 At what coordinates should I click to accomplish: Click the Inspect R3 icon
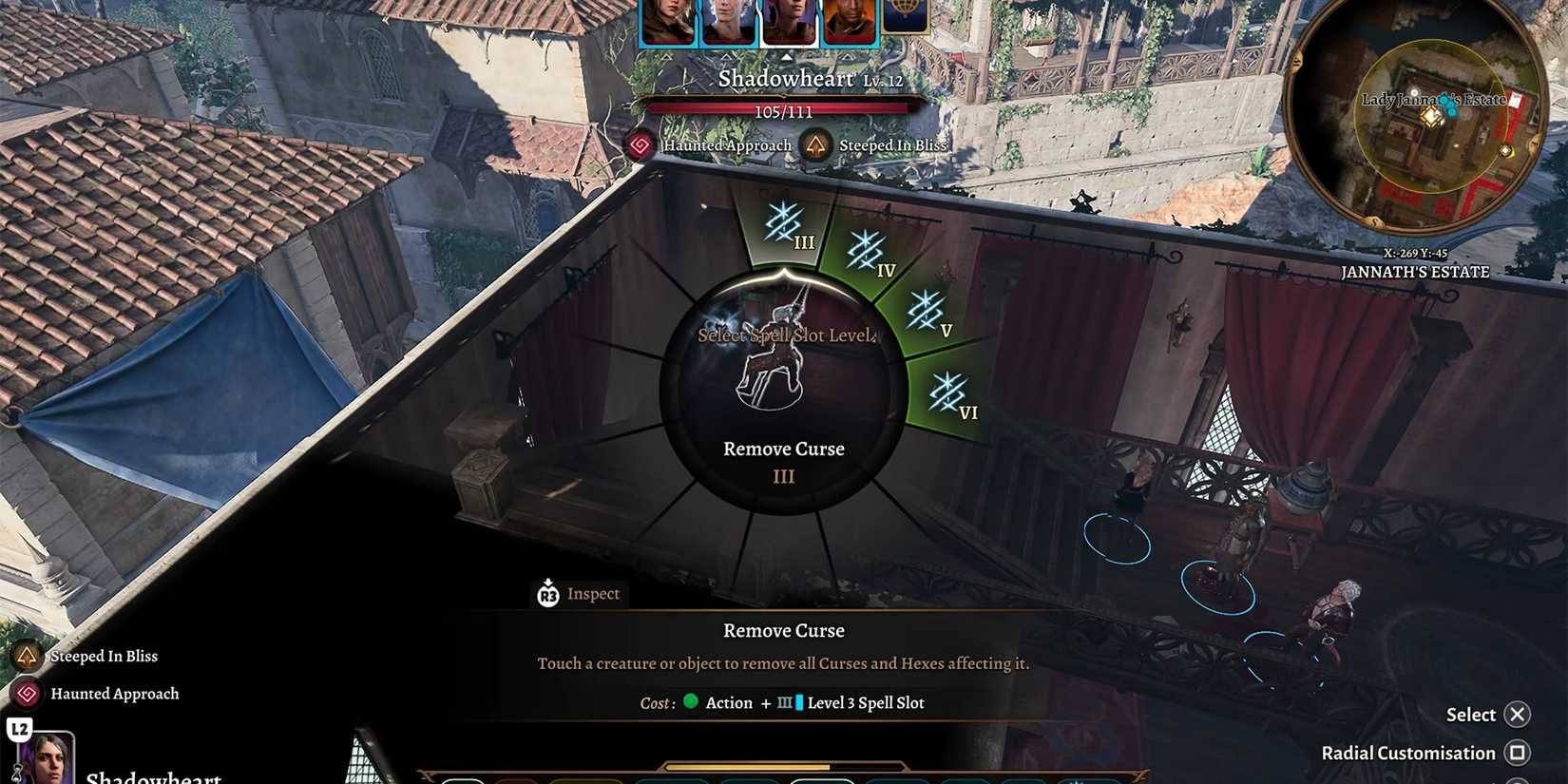(x=547, y=594)
